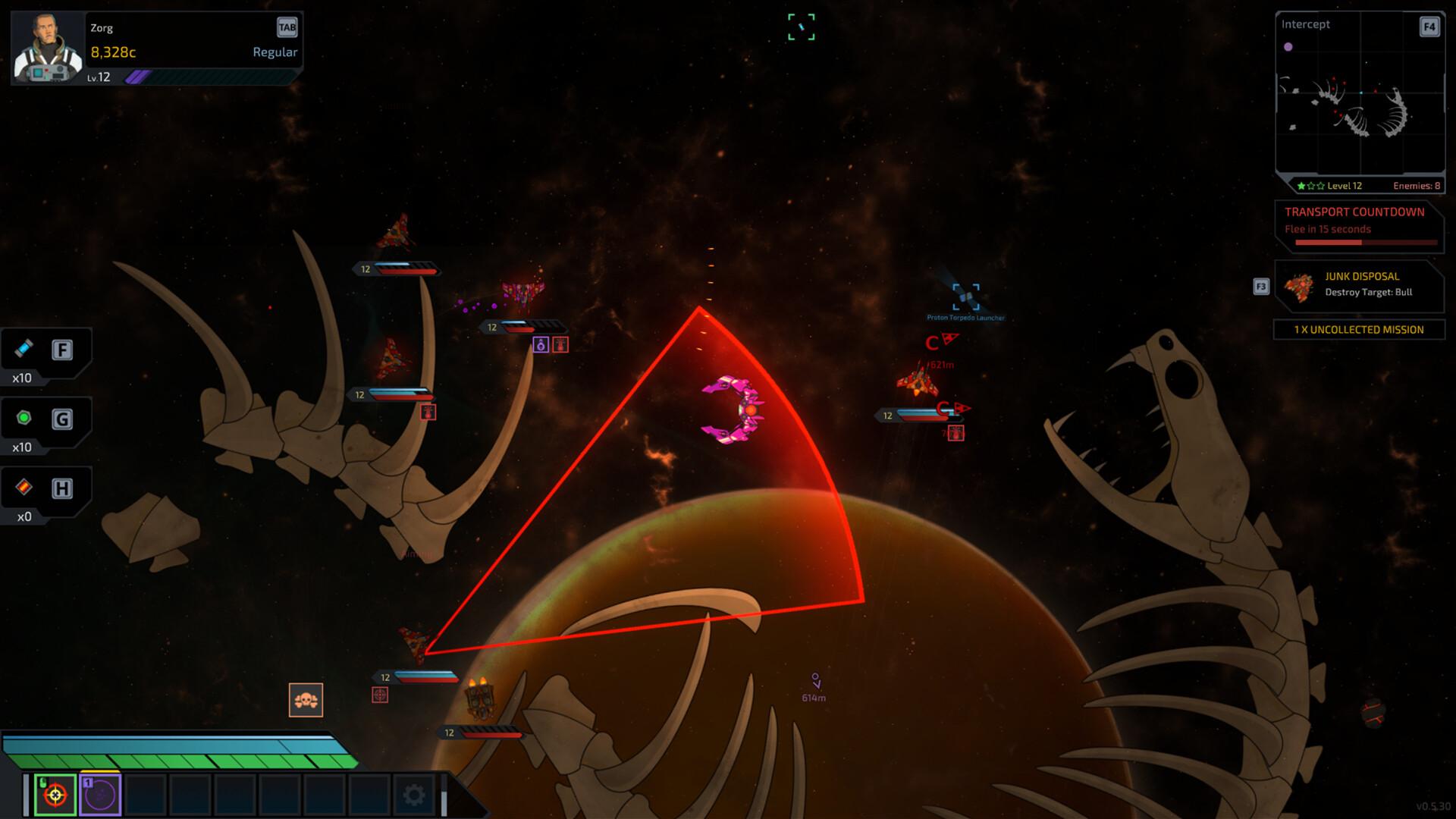The width and height of the screenshot is (1456, 819).
Task: Activate the purple circle ability in slot 1
Action: click(101, 794)
